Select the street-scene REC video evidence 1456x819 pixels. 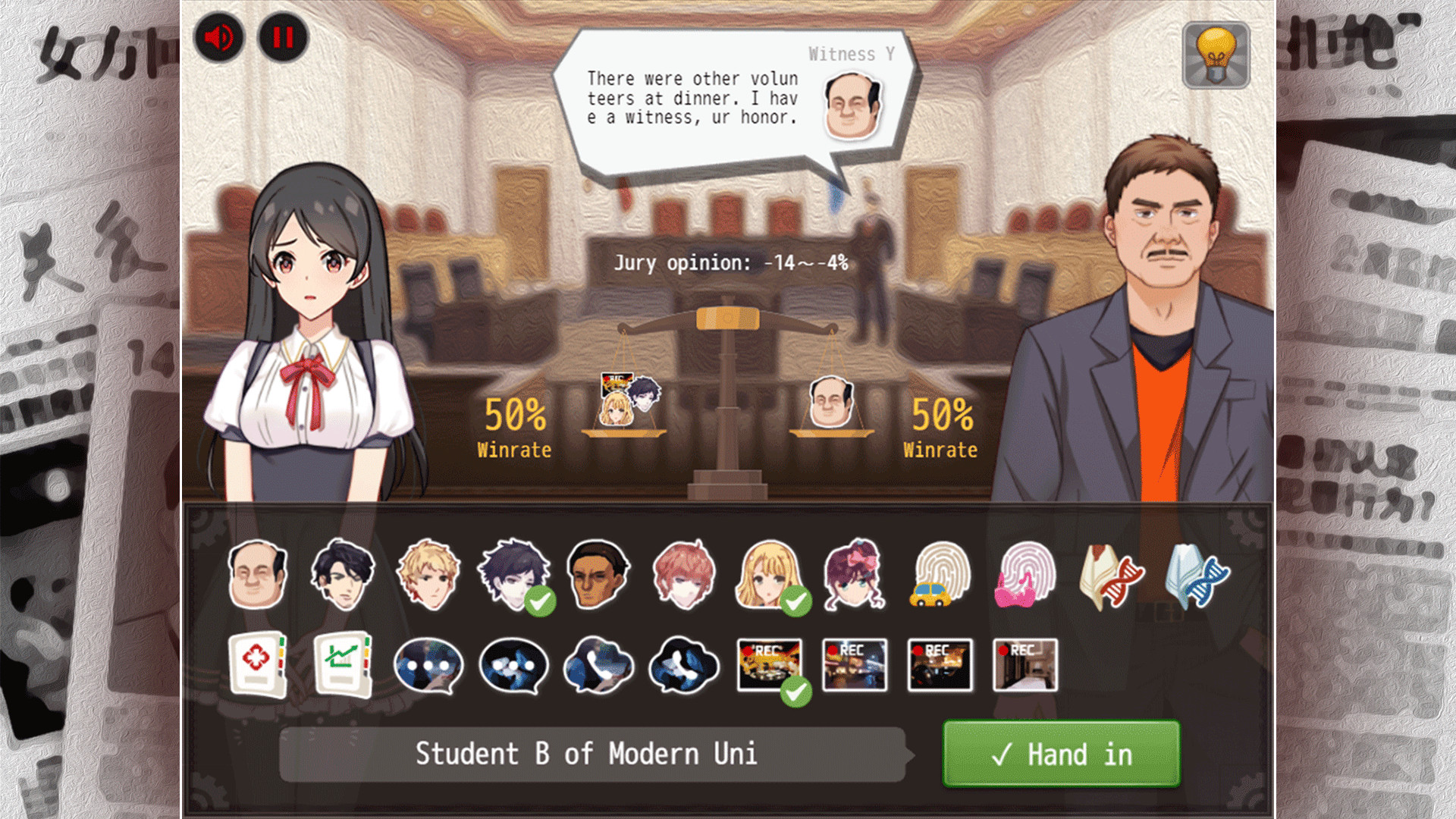coord(855,666)
